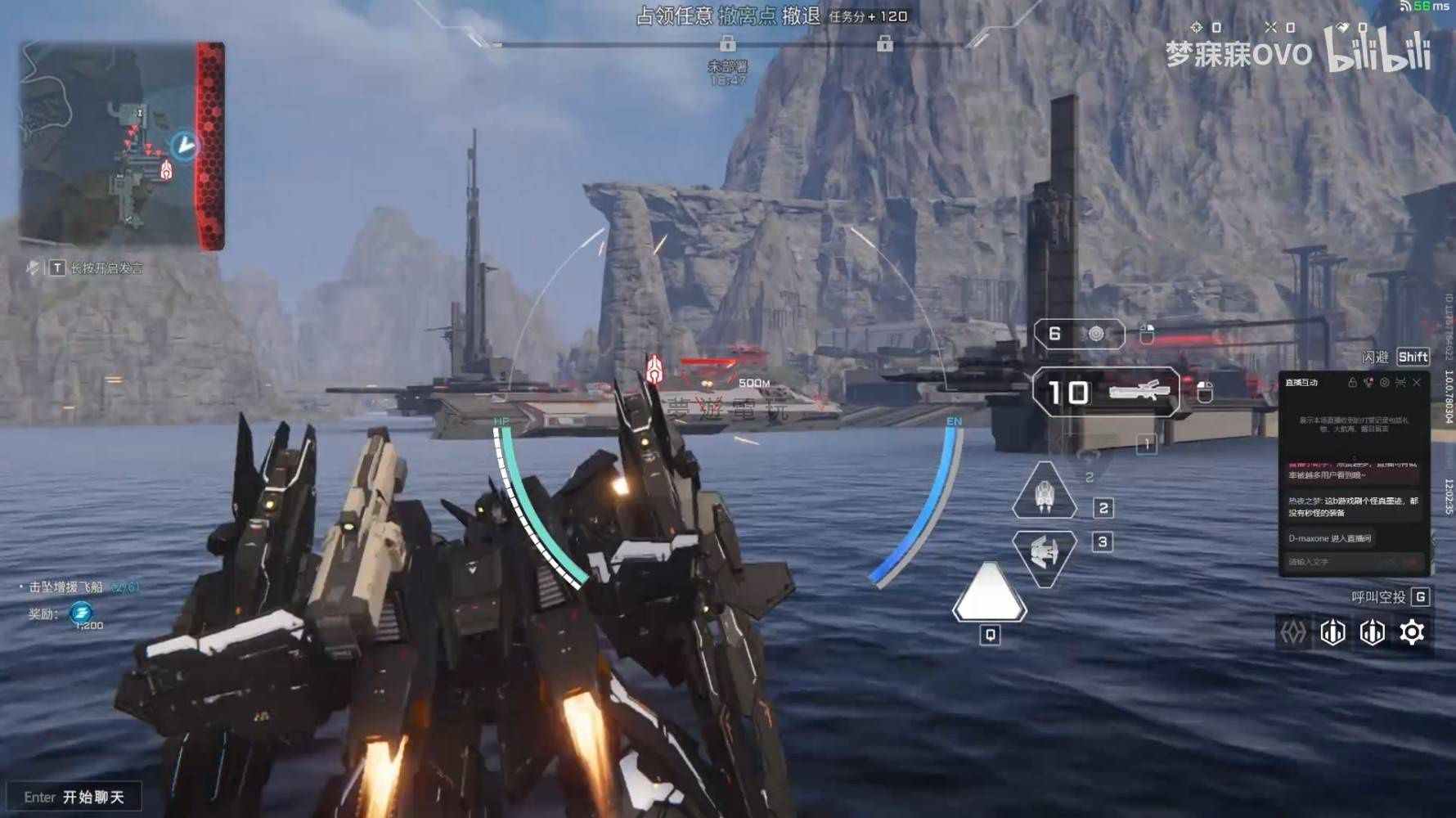Select the rifle primary weapon slot

pos(1106,393)
